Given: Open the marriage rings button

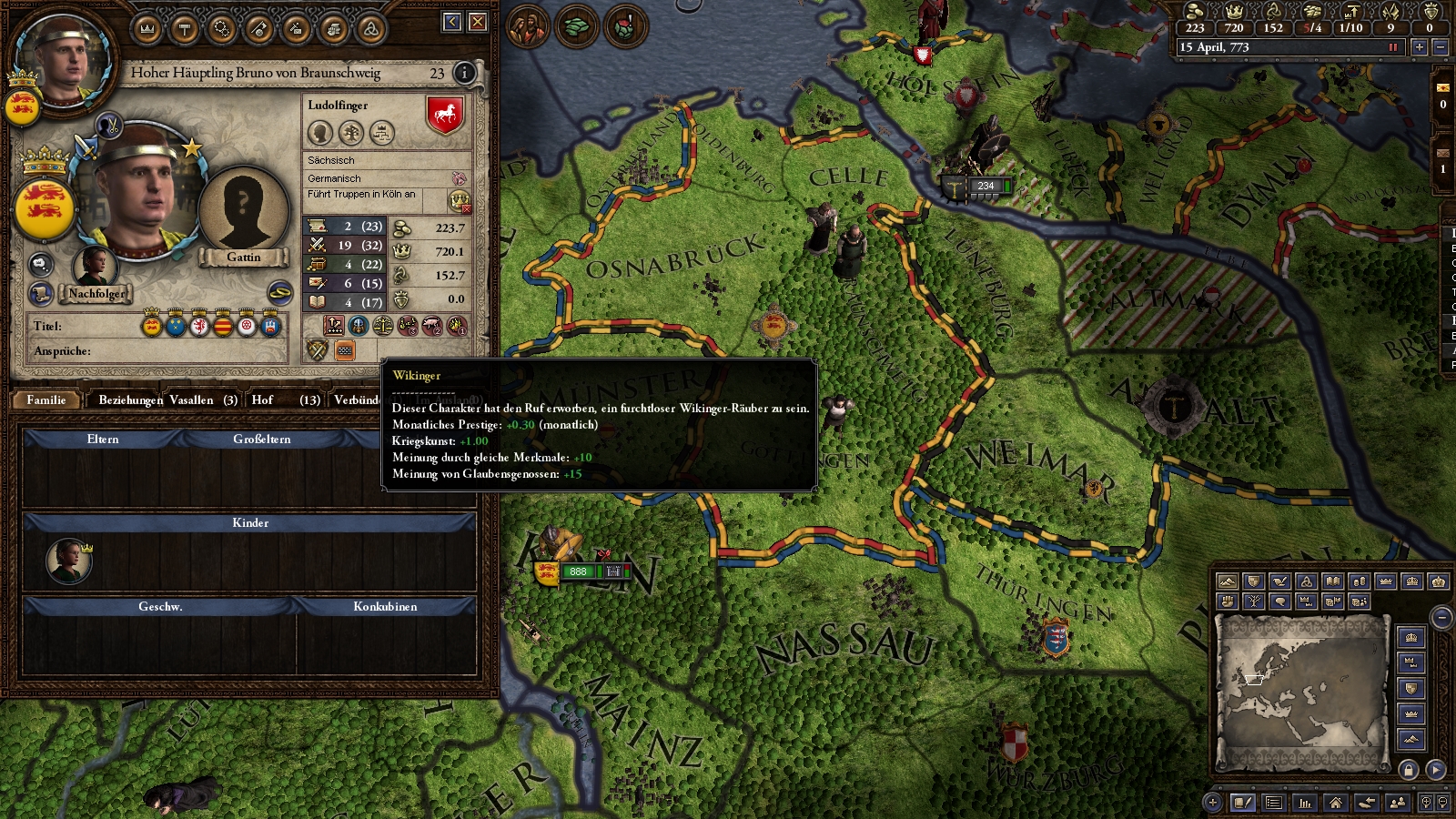Looking at the screenshot, I should coord(279,293).
